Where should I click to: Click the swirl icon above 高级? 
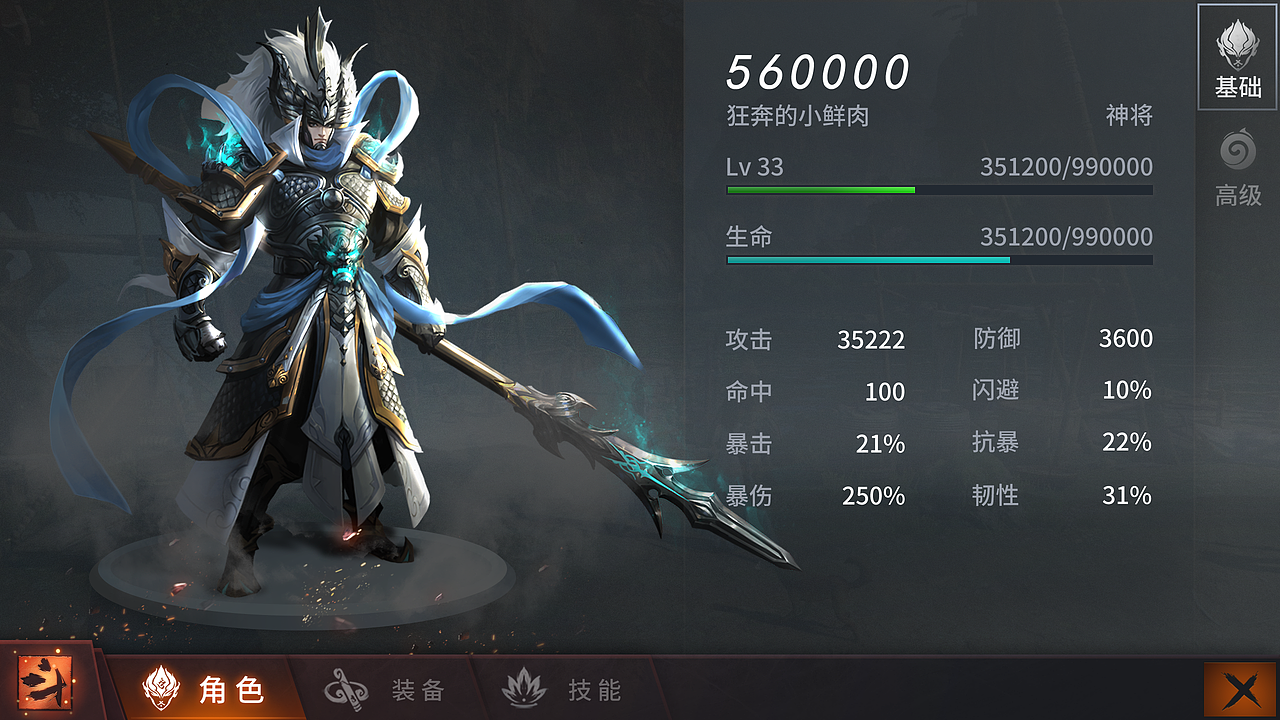[1238, 153]
